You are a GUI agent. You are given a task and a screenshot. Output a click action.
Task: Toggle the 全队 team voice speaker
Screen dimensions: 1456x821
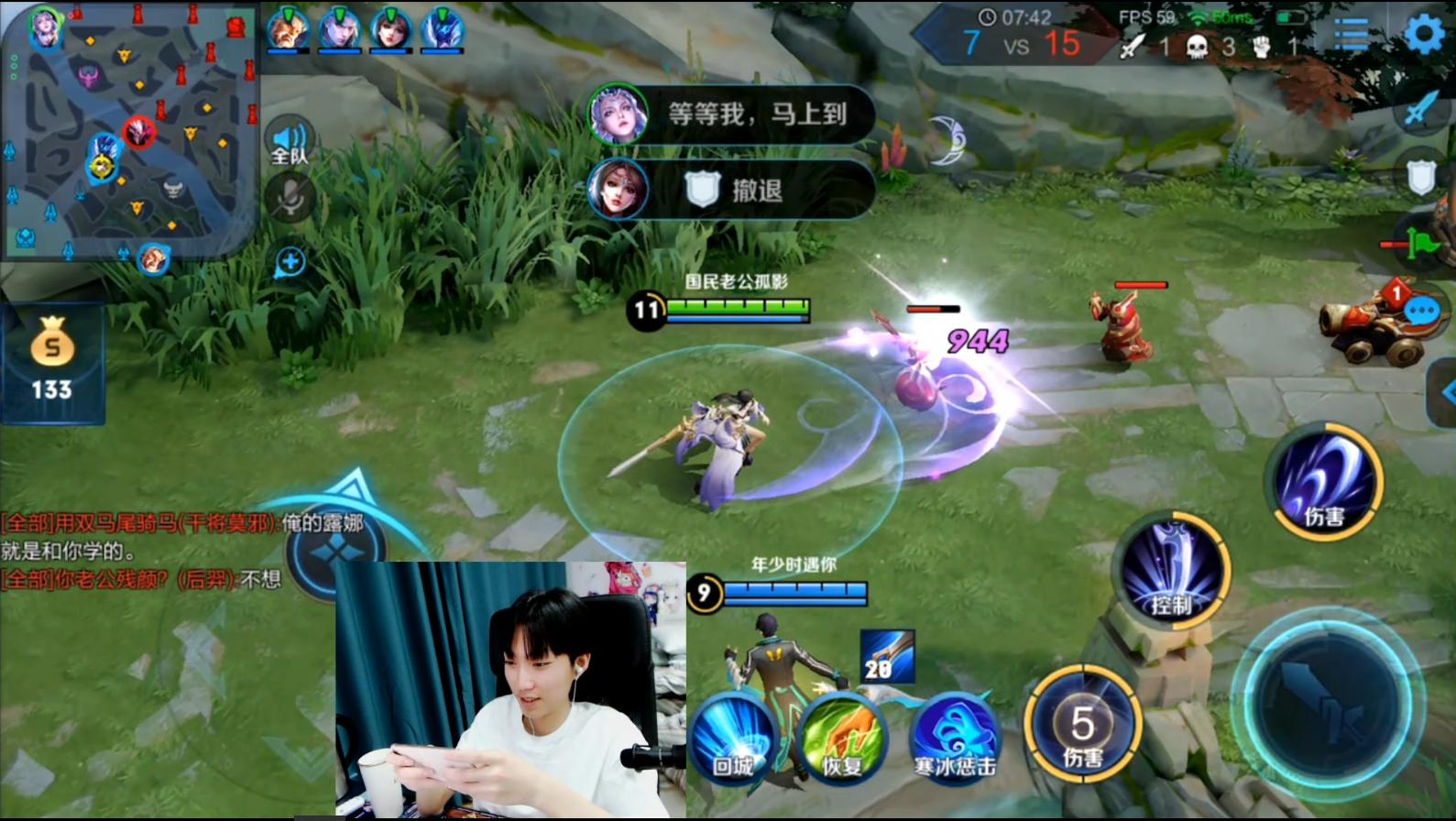(x=288, y=137)
